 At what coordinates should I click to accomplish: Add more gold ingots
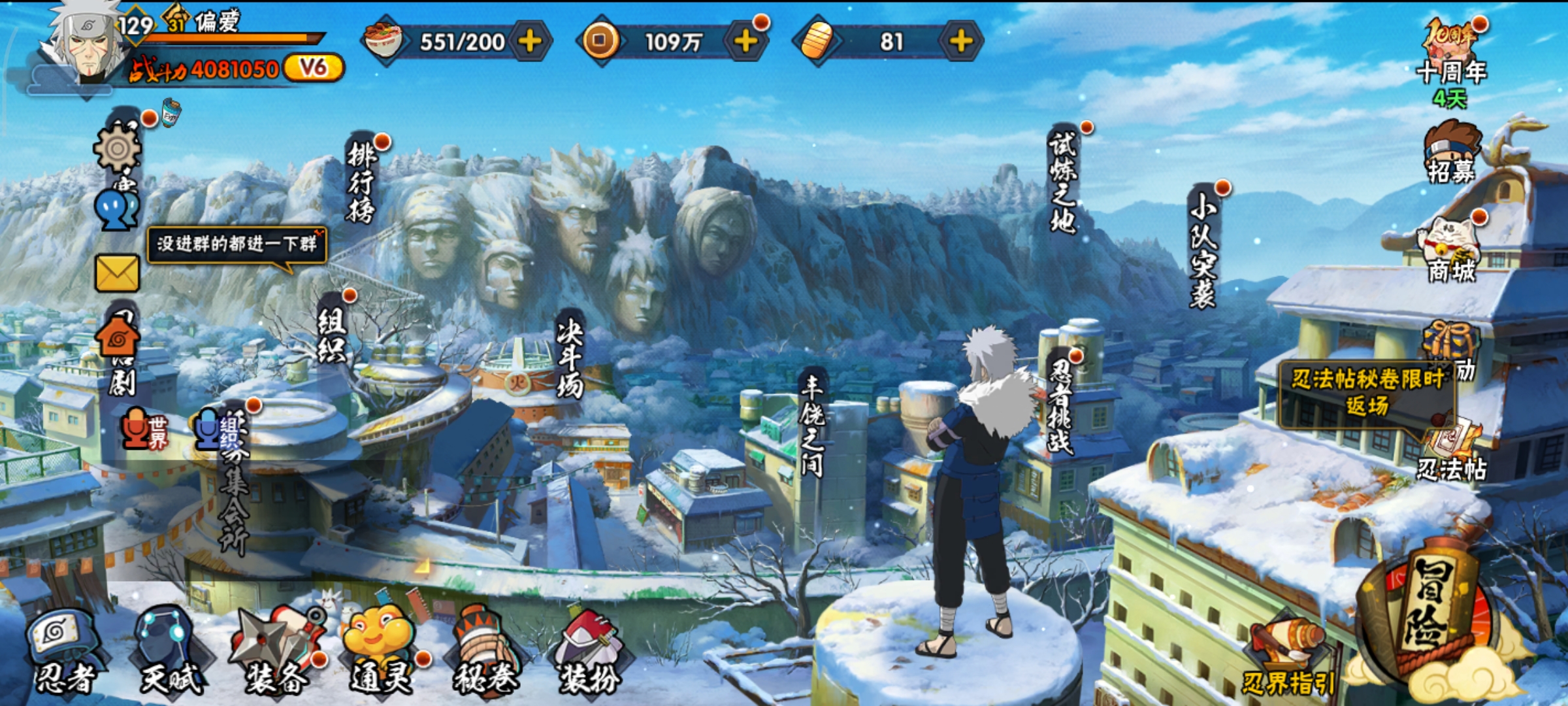click(x=960, y=42)
